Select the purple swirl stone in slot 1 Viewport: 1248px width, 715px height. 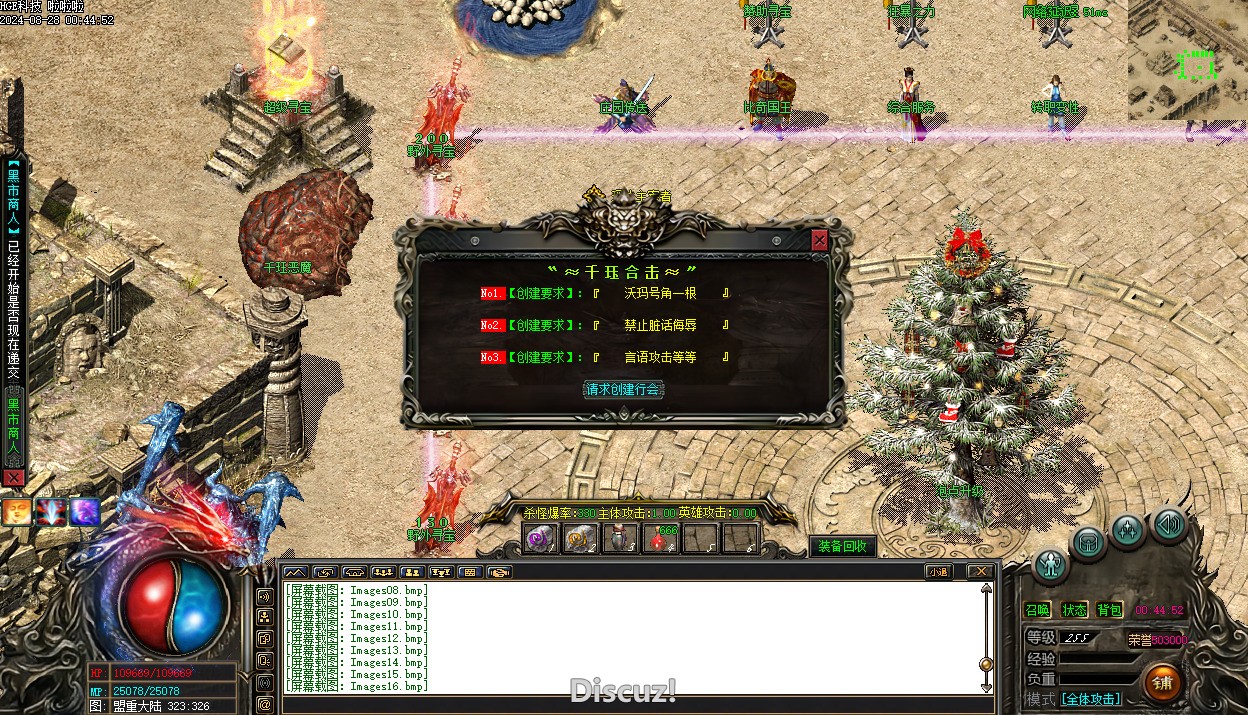[541, 539]
